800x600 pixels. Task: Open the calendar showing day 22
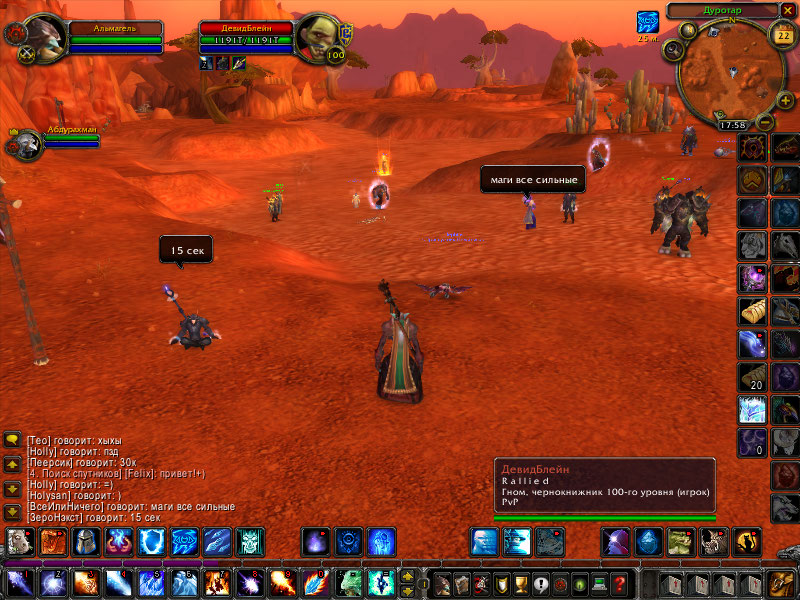[x=784, y=35]
